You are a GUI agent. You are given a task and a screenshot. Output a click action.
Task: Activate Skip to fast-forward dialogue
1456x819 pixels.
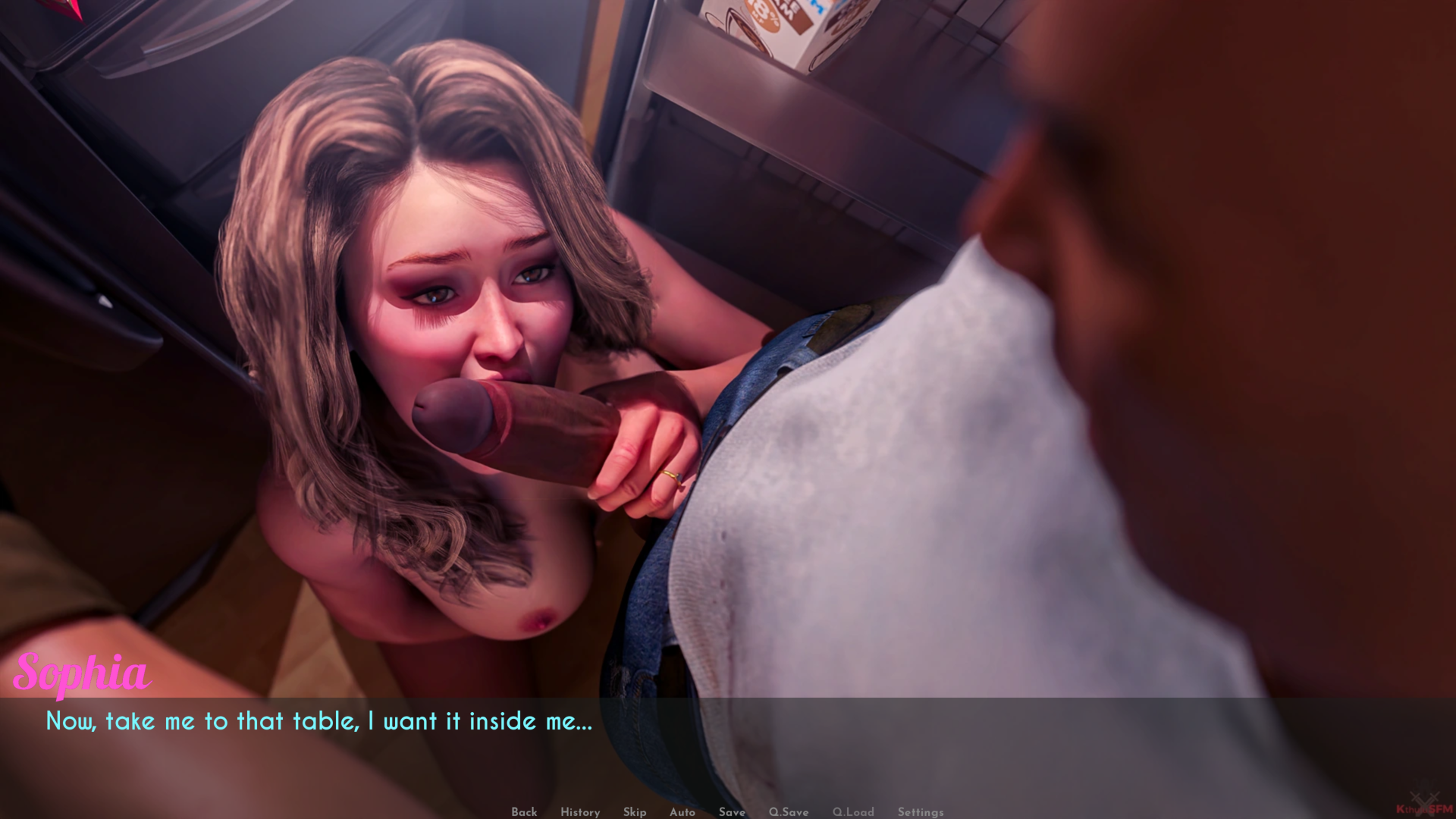click(635, 811)
